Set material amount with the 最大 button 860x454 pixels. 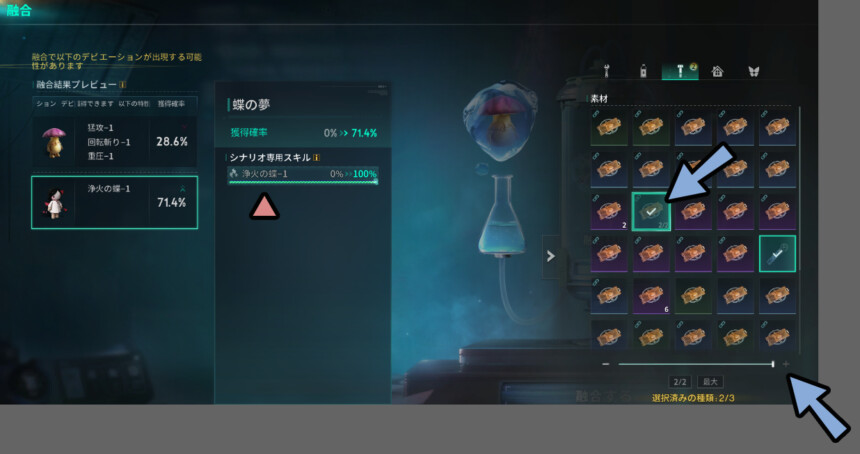point(711,382)
